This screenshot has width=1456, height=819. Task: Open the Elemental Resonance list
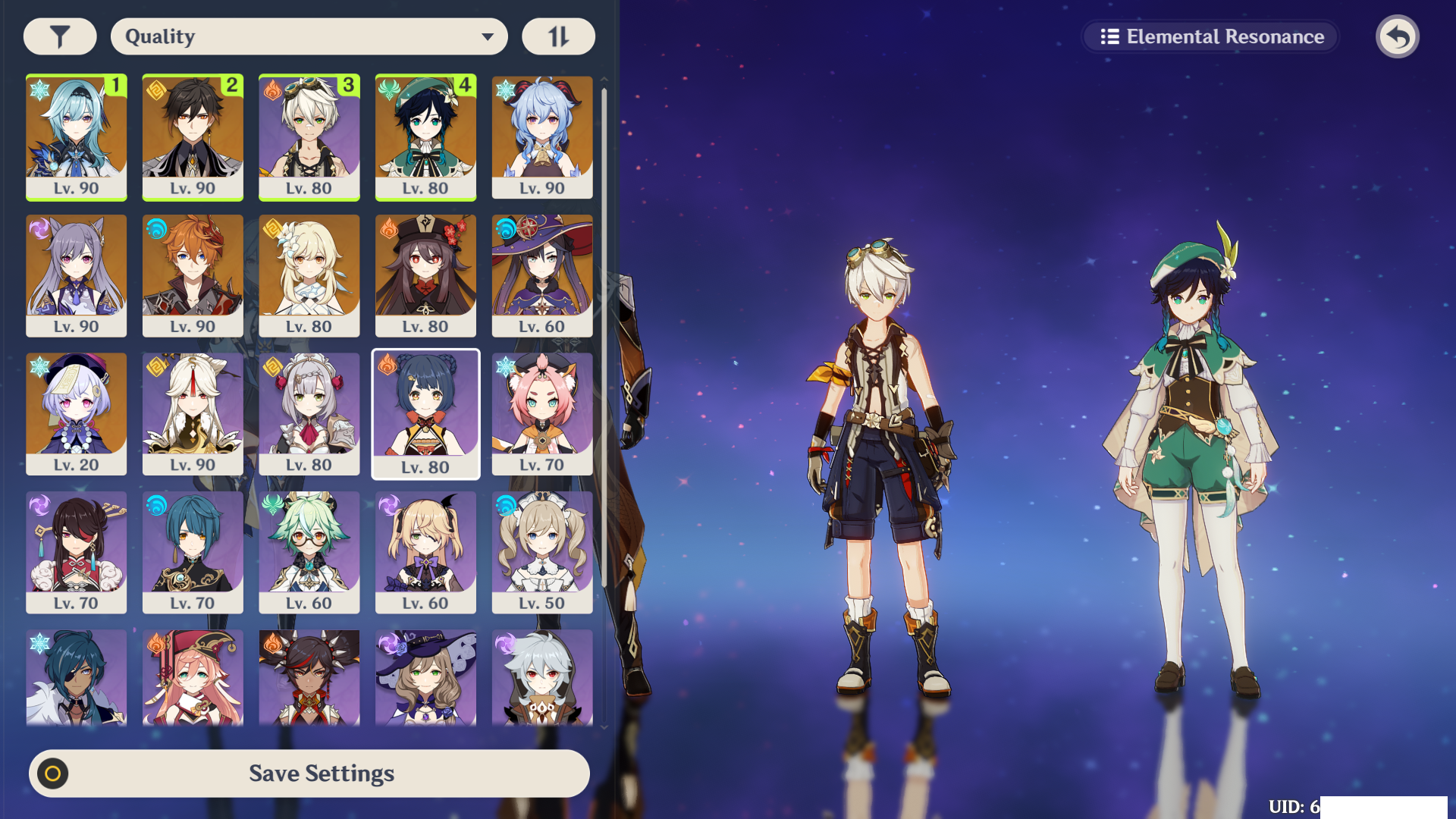pyautogui.click(x=1211, y=36)
